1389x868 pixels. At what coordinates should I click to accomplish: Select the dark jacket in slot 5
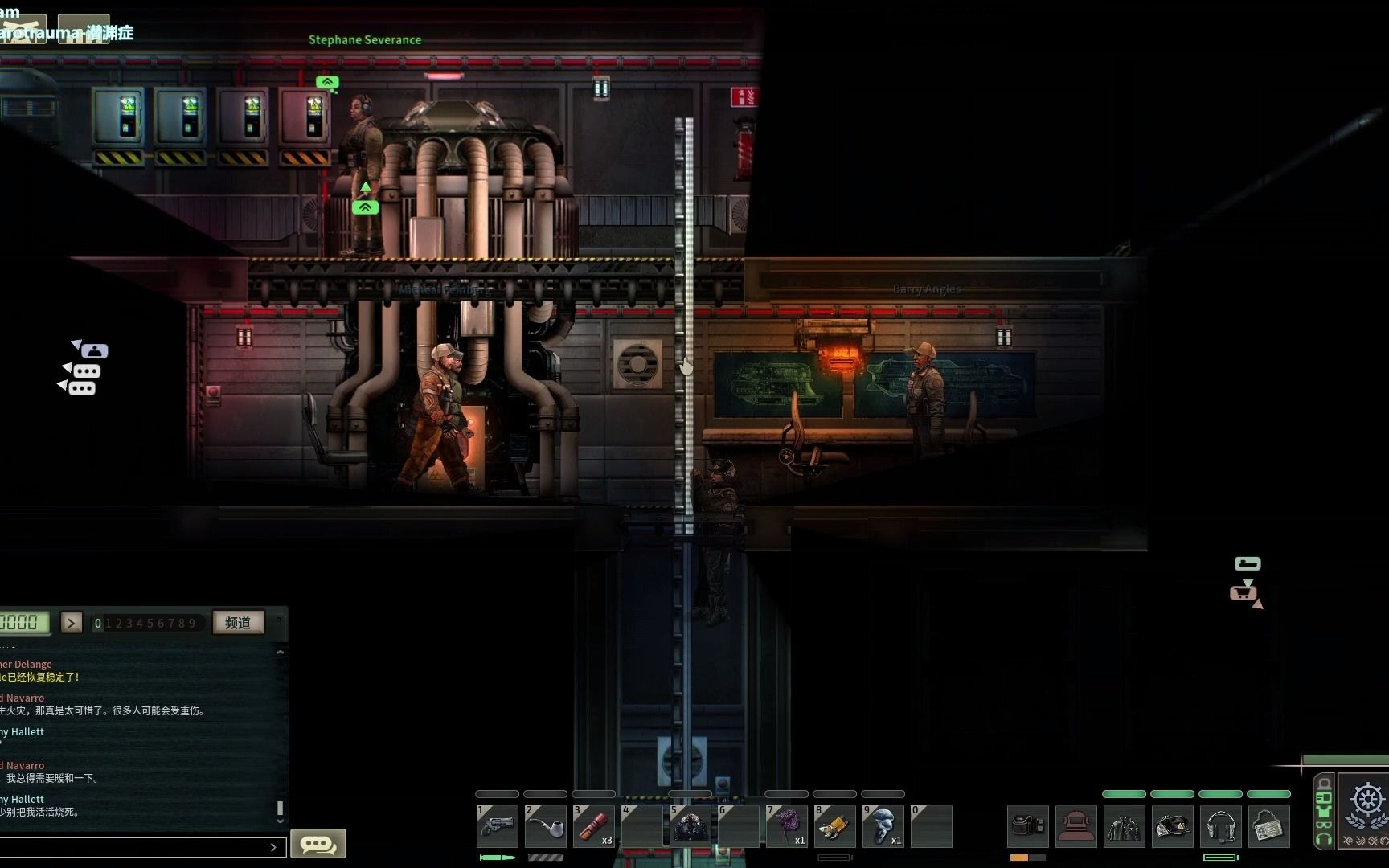pyautogui.click(x=690, y=826)
